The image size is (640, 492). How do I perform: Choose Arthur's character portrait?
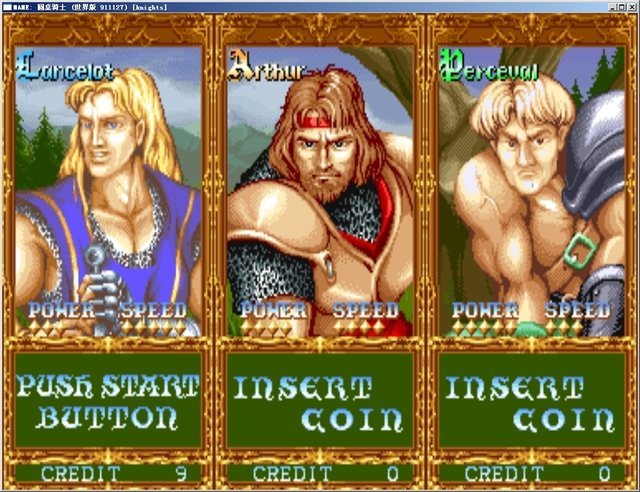[320, 190]
